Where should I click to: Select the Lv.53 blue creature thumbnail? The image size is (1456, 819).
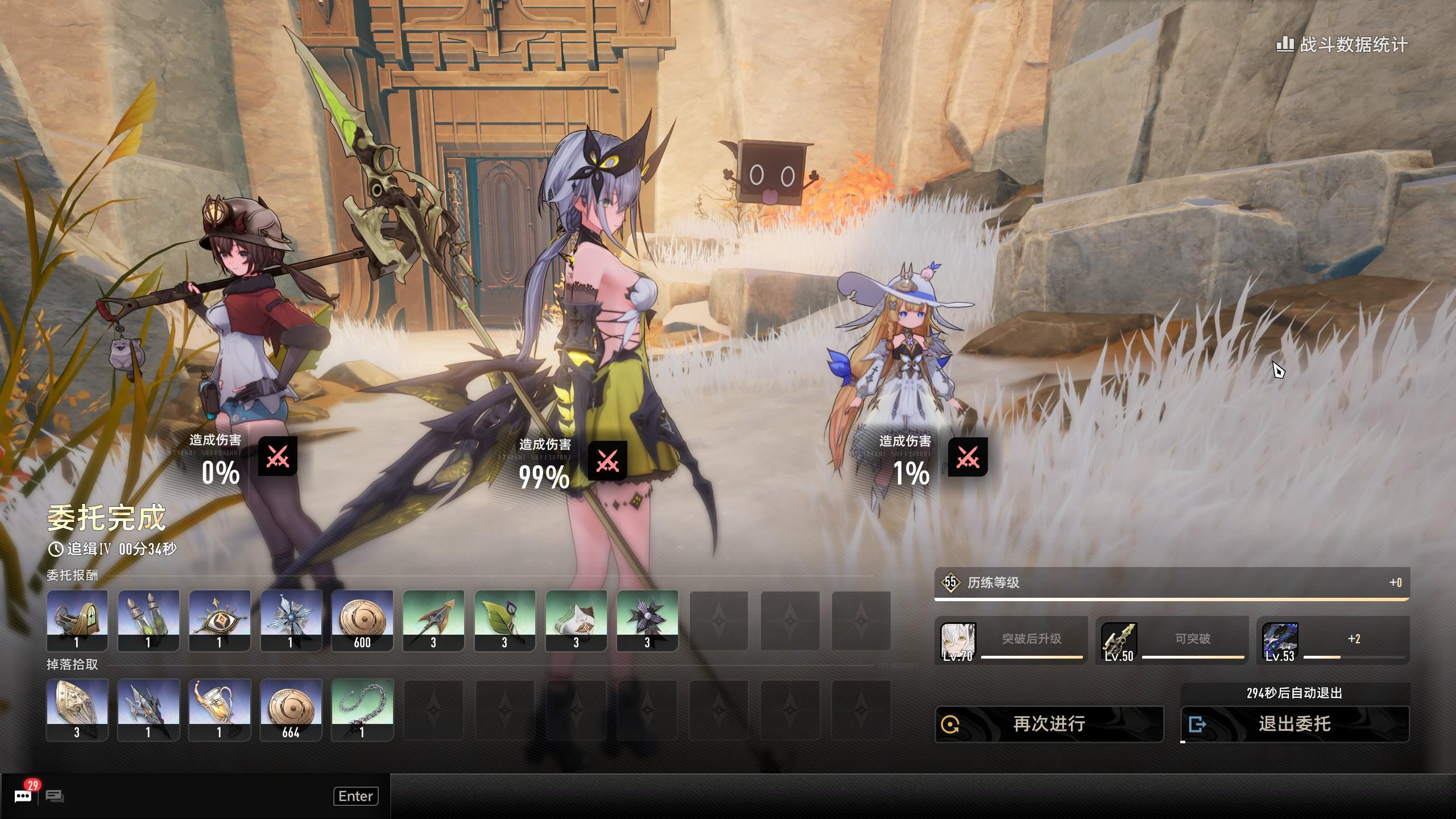pos(1280,640)
